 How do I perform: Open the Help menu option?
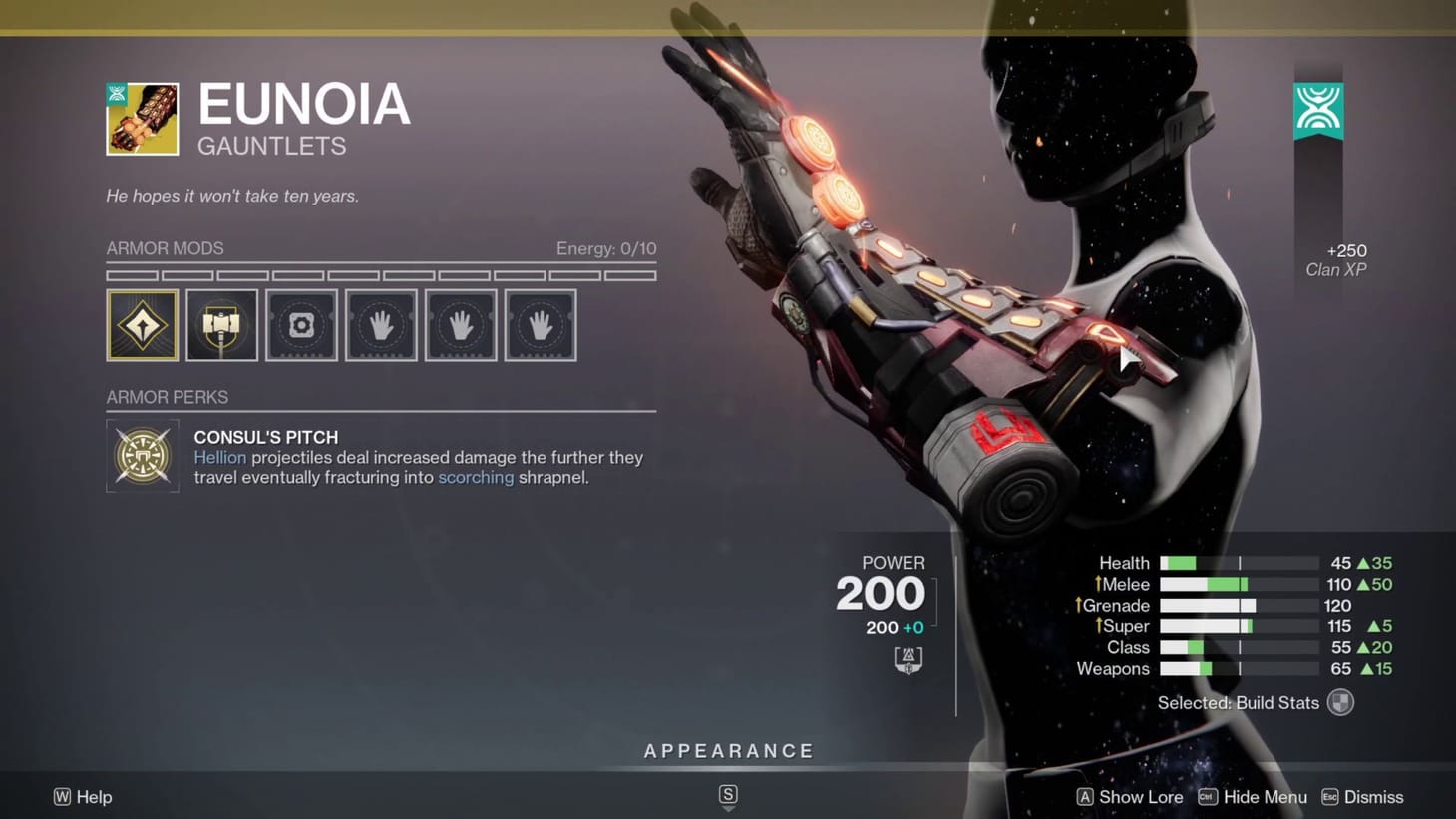[x=83, y=796]
